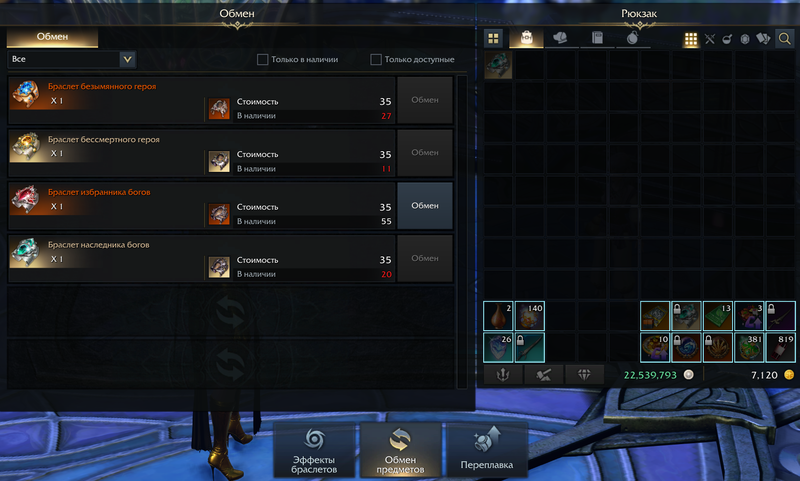Open the Переплавка option

click(x=486, y=451)
